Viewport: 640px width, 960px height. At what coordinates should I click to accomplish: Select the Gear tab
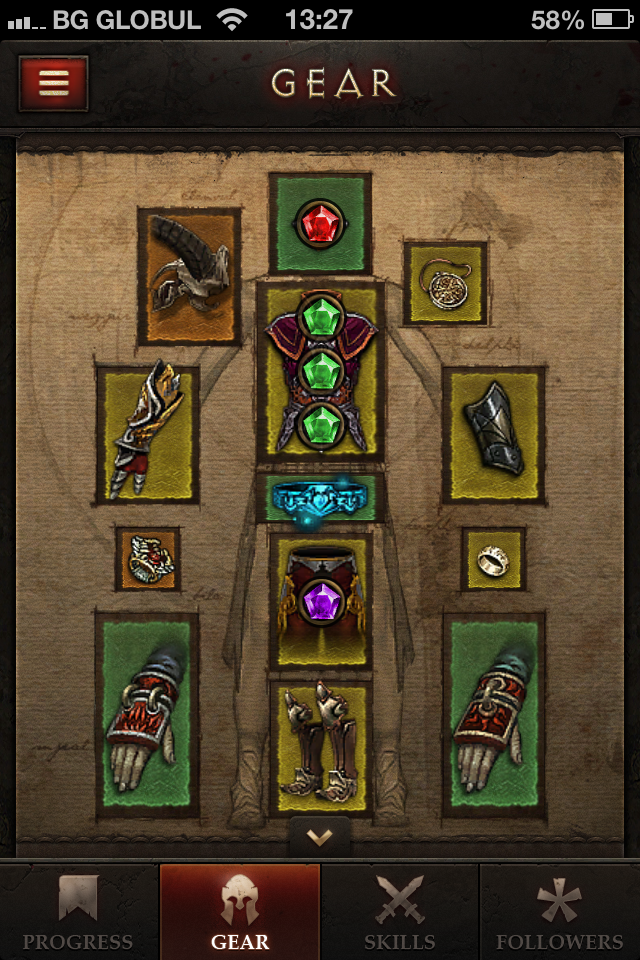pyautogui.click(x=240, y=912)
